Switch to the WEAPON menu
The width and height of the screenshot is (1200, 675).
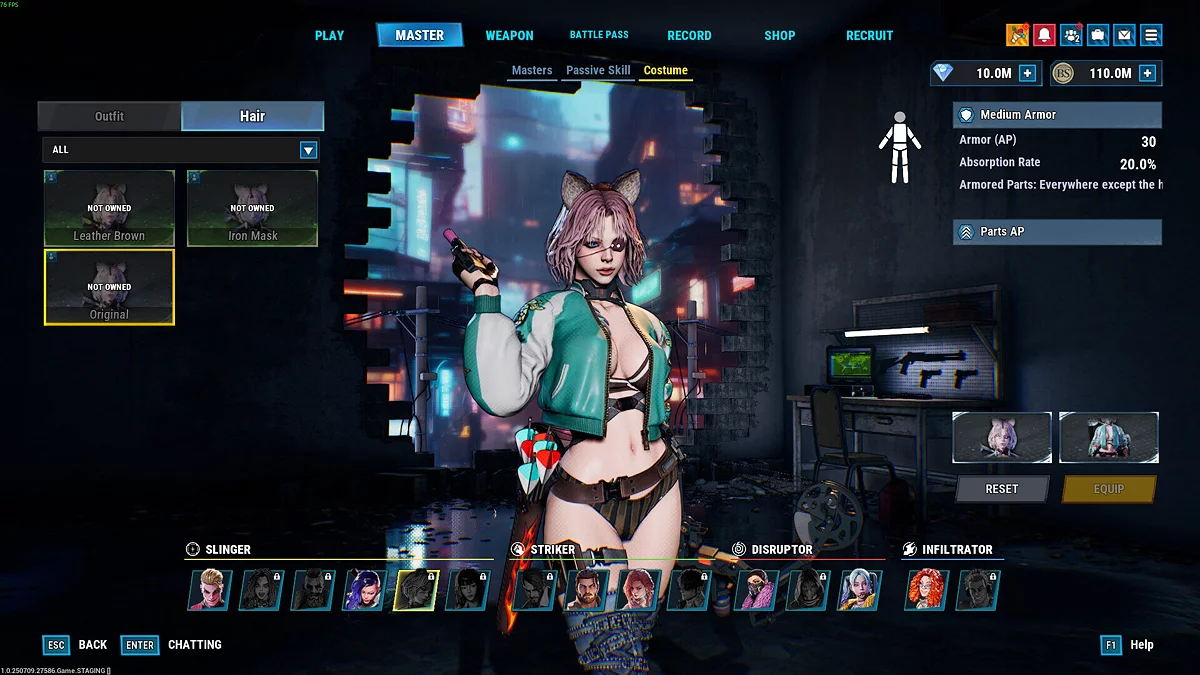click(x=509, y=35)
